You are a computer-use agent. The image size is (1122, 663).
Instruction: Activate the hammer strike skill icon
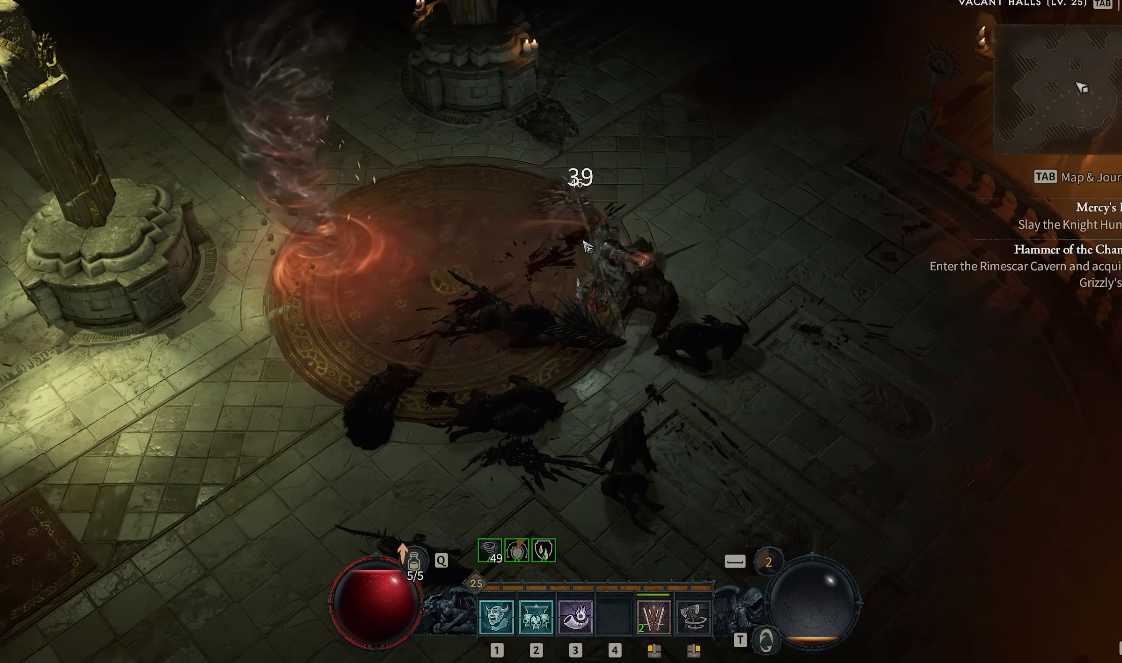coord(694,616)
